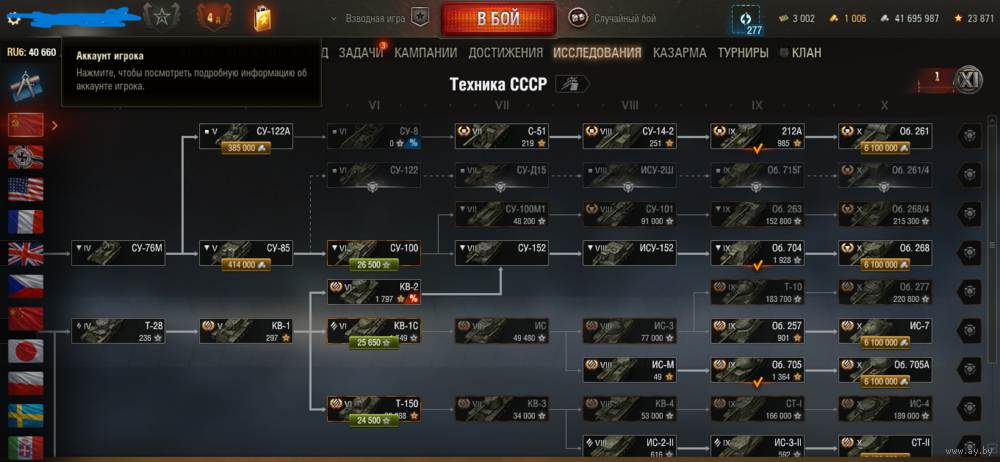Select the USA flag tech tree
The height and width of the screenshot is (462, 1000).
pos(25,188)
